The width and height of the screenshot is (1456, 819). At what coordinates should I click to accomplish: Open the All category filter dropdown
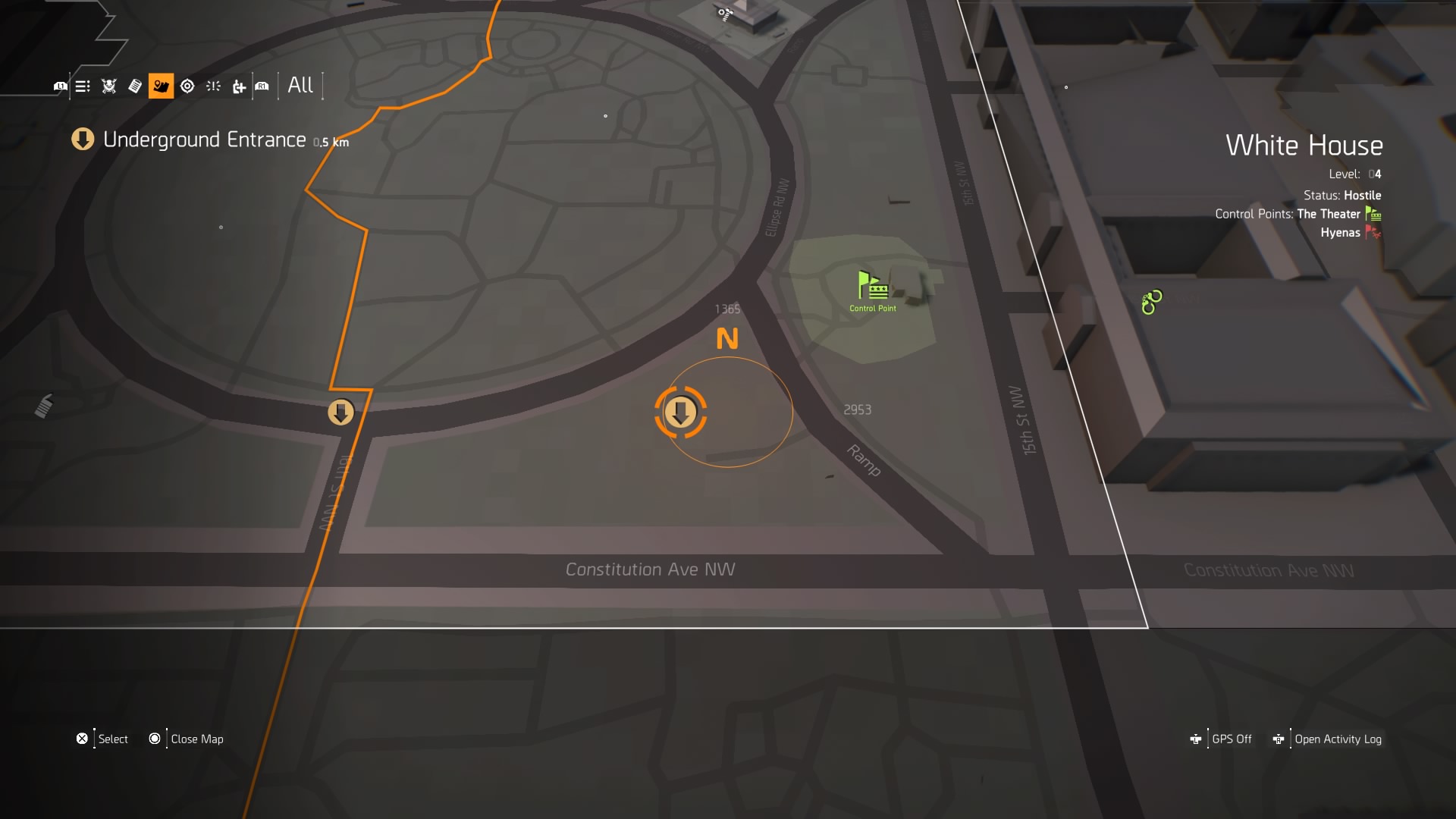[300, 86]
